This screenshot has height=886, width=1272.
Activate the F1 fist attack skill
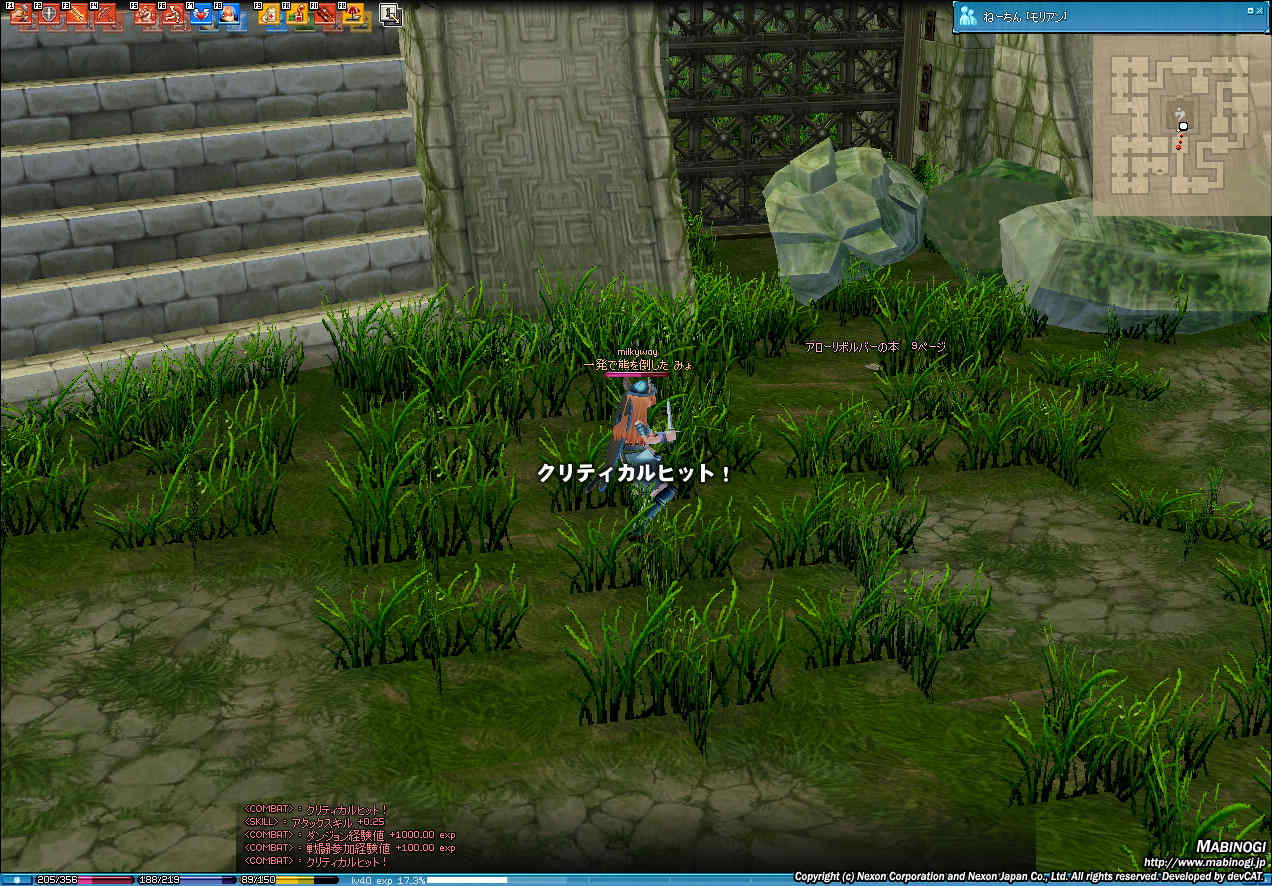coord(19,14)
